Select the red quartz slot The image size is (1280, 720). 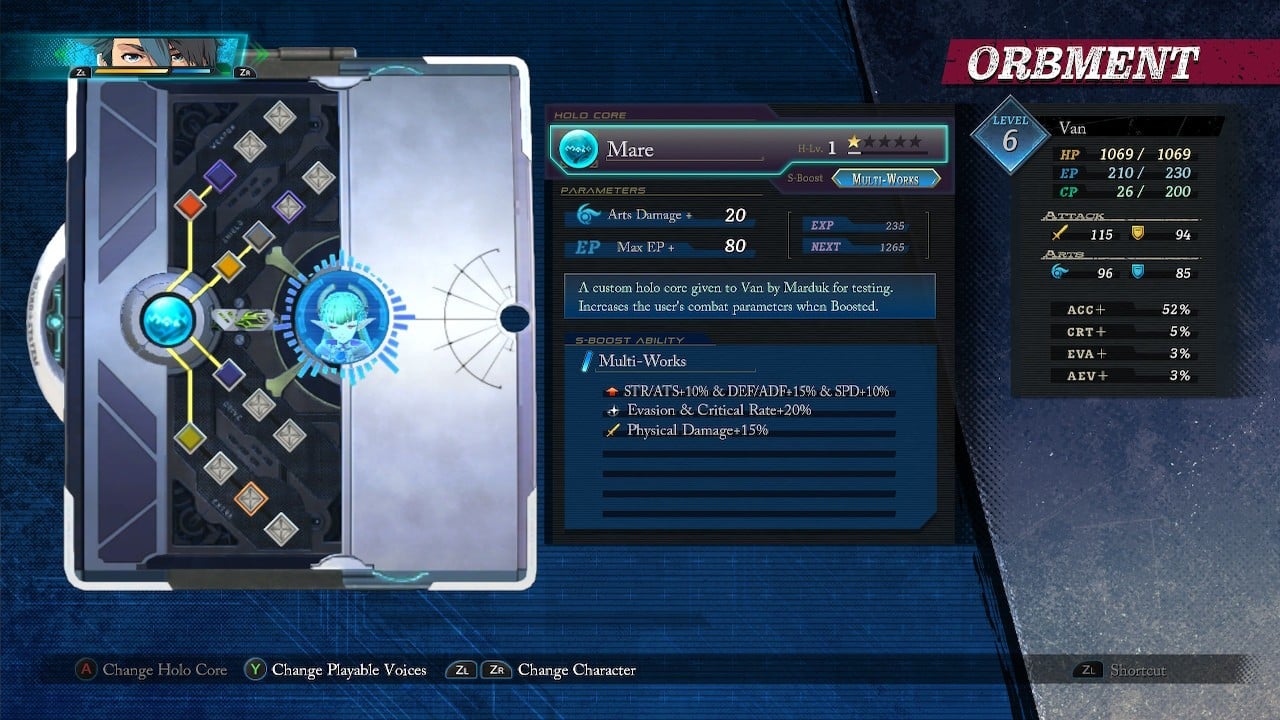[x=189, y=206]
